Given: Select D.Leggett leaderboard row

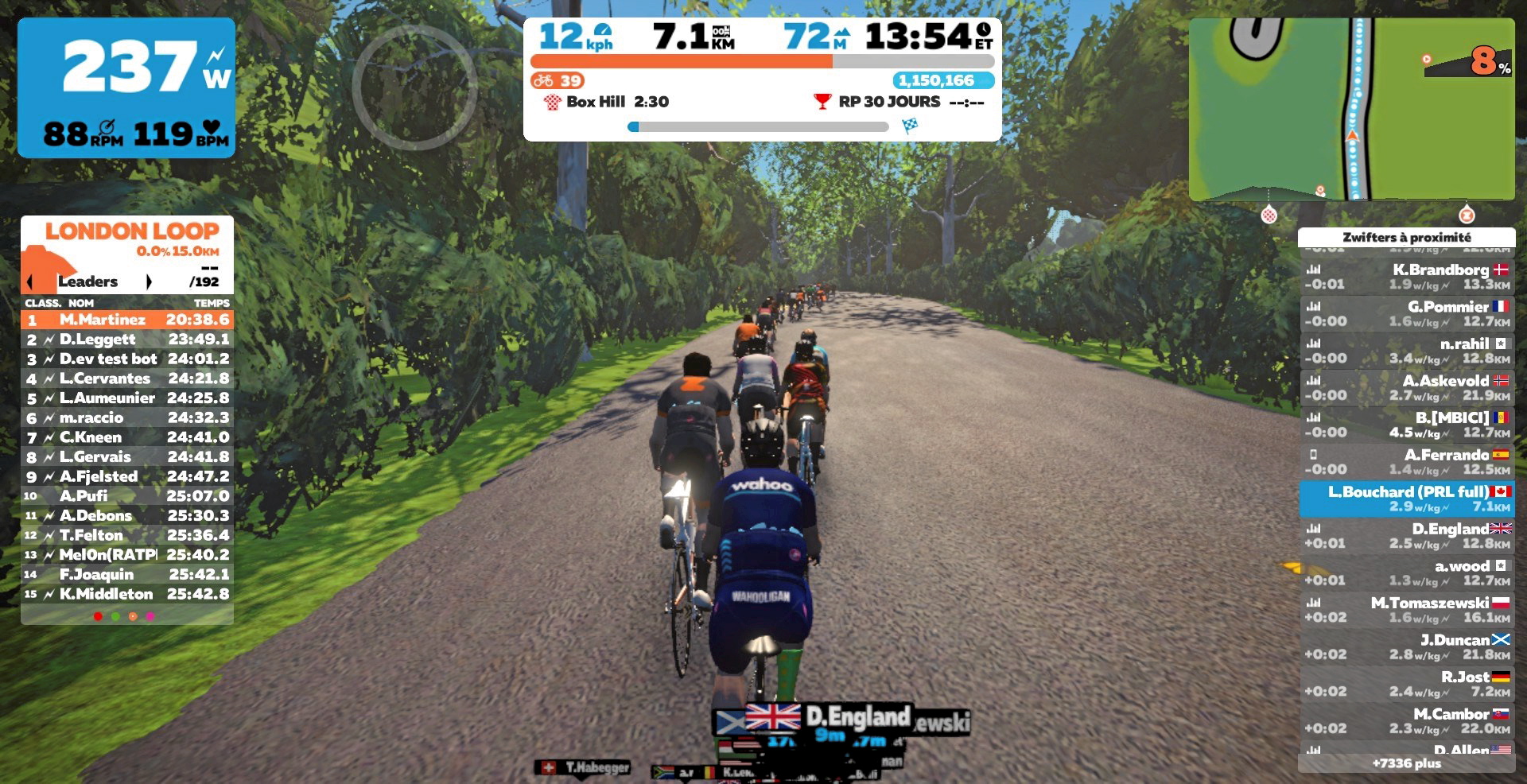Looking at the screenshot, I should pos(127,340).
